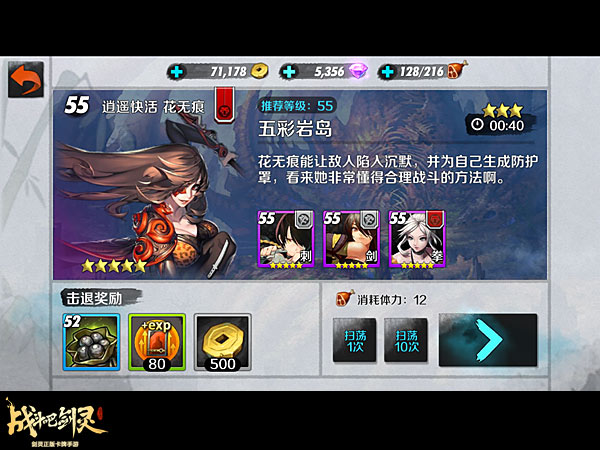Select the swordsman (剑) enemy portrait
Viewport: 600px width, 450px height.
pyautogui.click(x=348, y=240)
